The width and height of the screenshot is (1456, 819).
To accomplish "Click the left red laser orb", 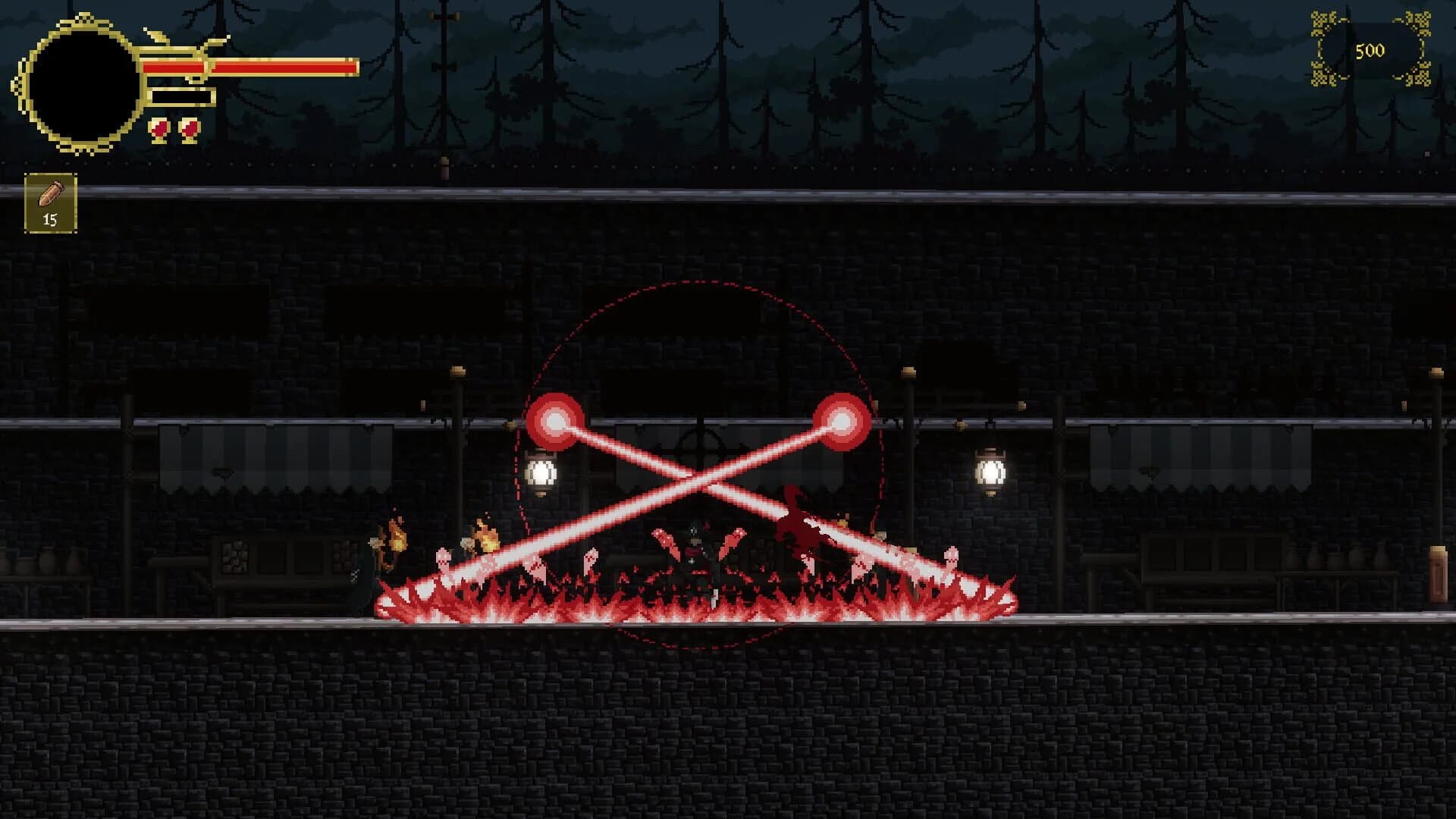I will click(557, 421).
